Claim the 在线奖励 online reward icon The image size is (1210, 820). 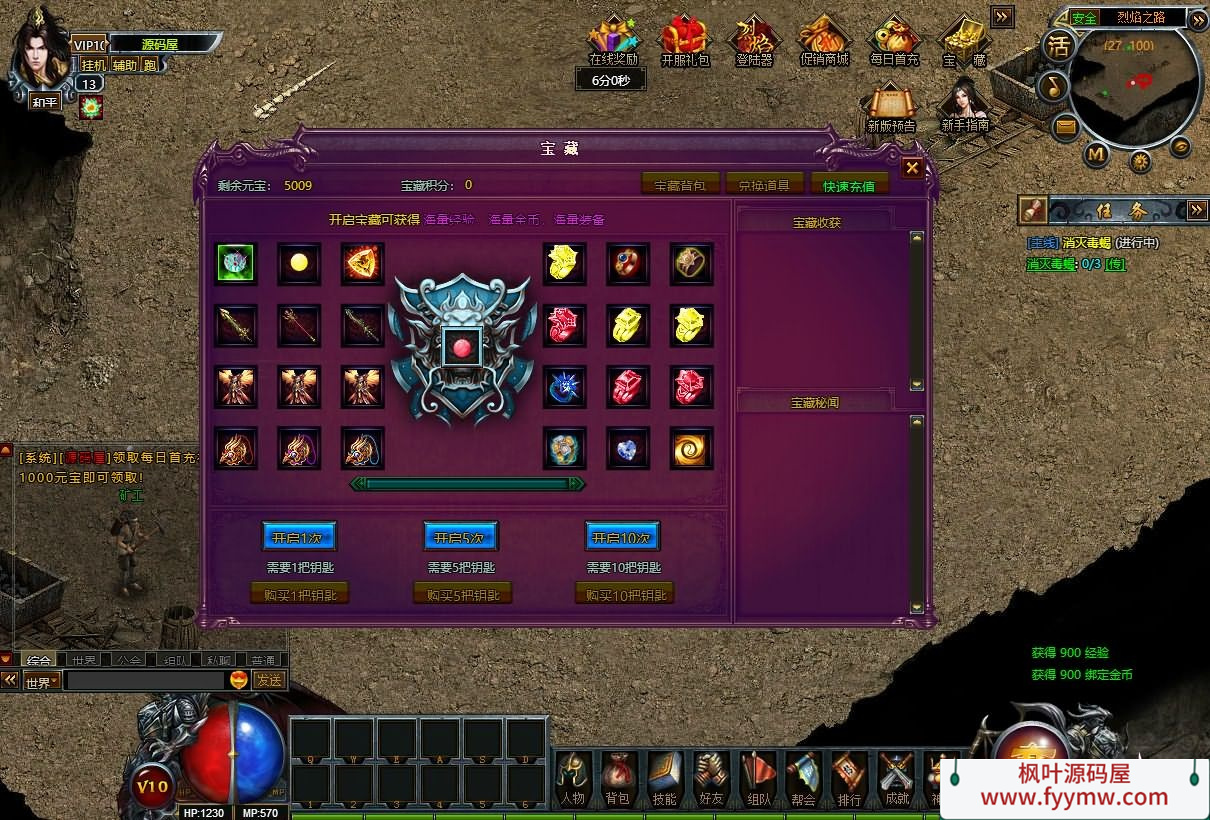click(x=613, y=42)
